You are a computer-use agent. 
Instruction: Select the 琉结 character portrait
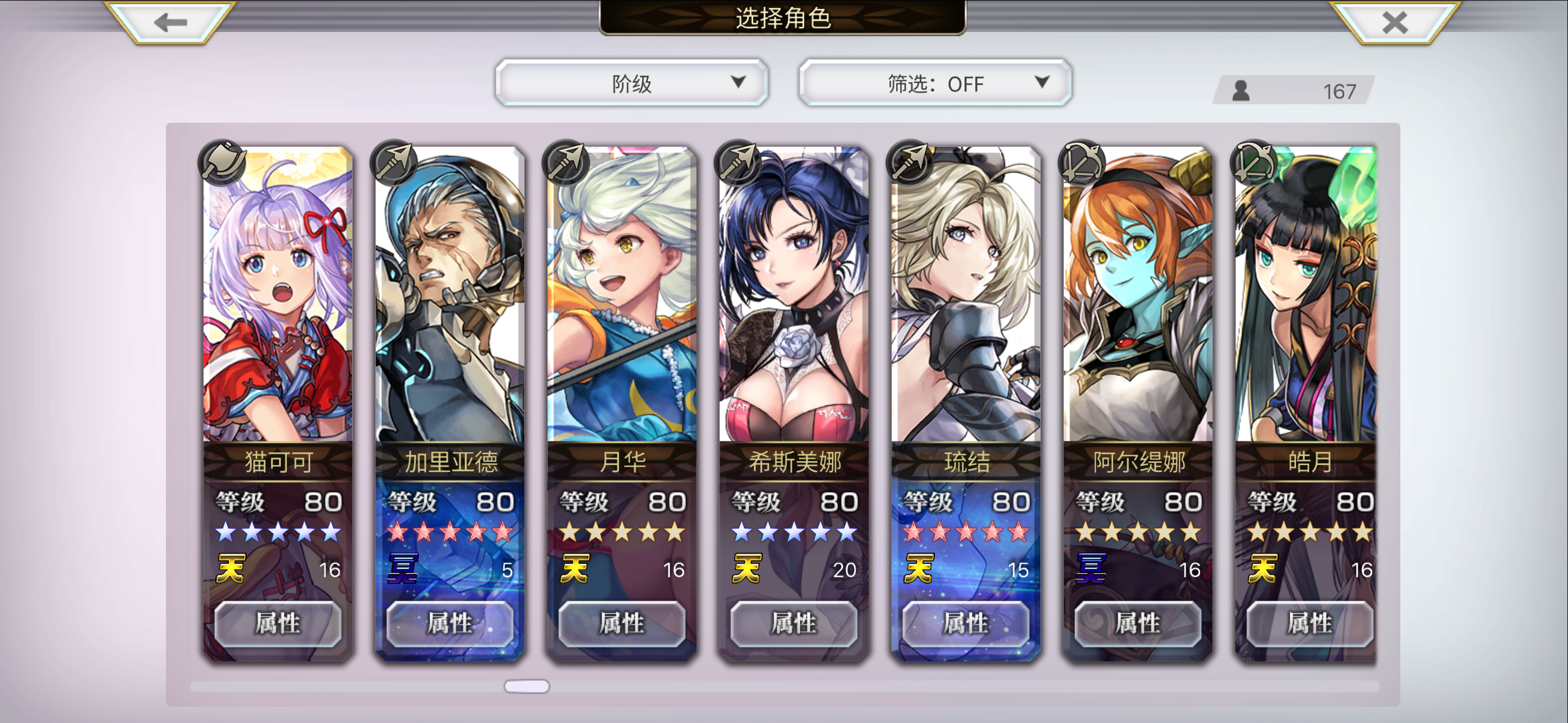965,298
